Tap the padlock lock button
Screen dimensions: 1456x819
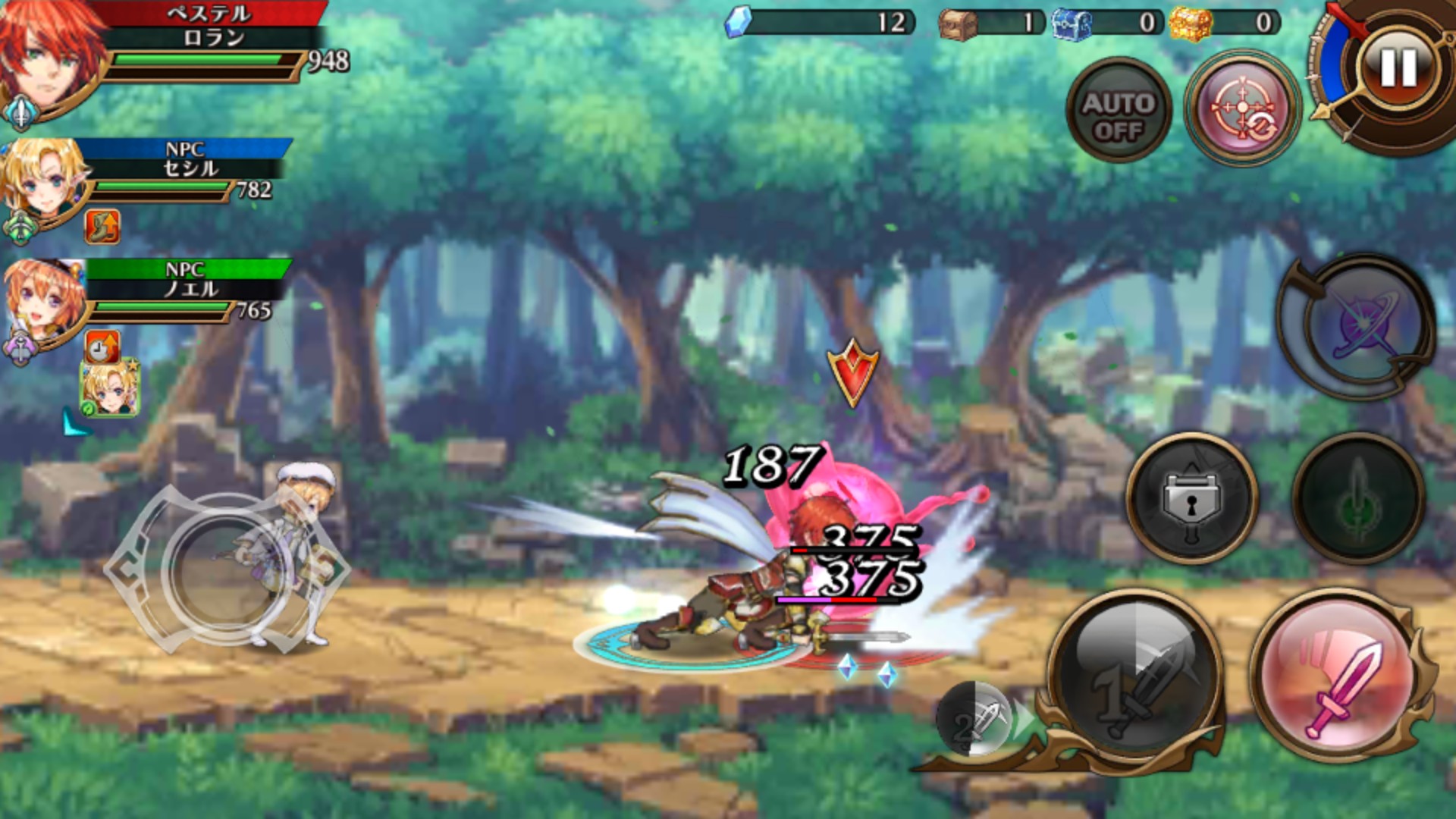(1191, 499)
